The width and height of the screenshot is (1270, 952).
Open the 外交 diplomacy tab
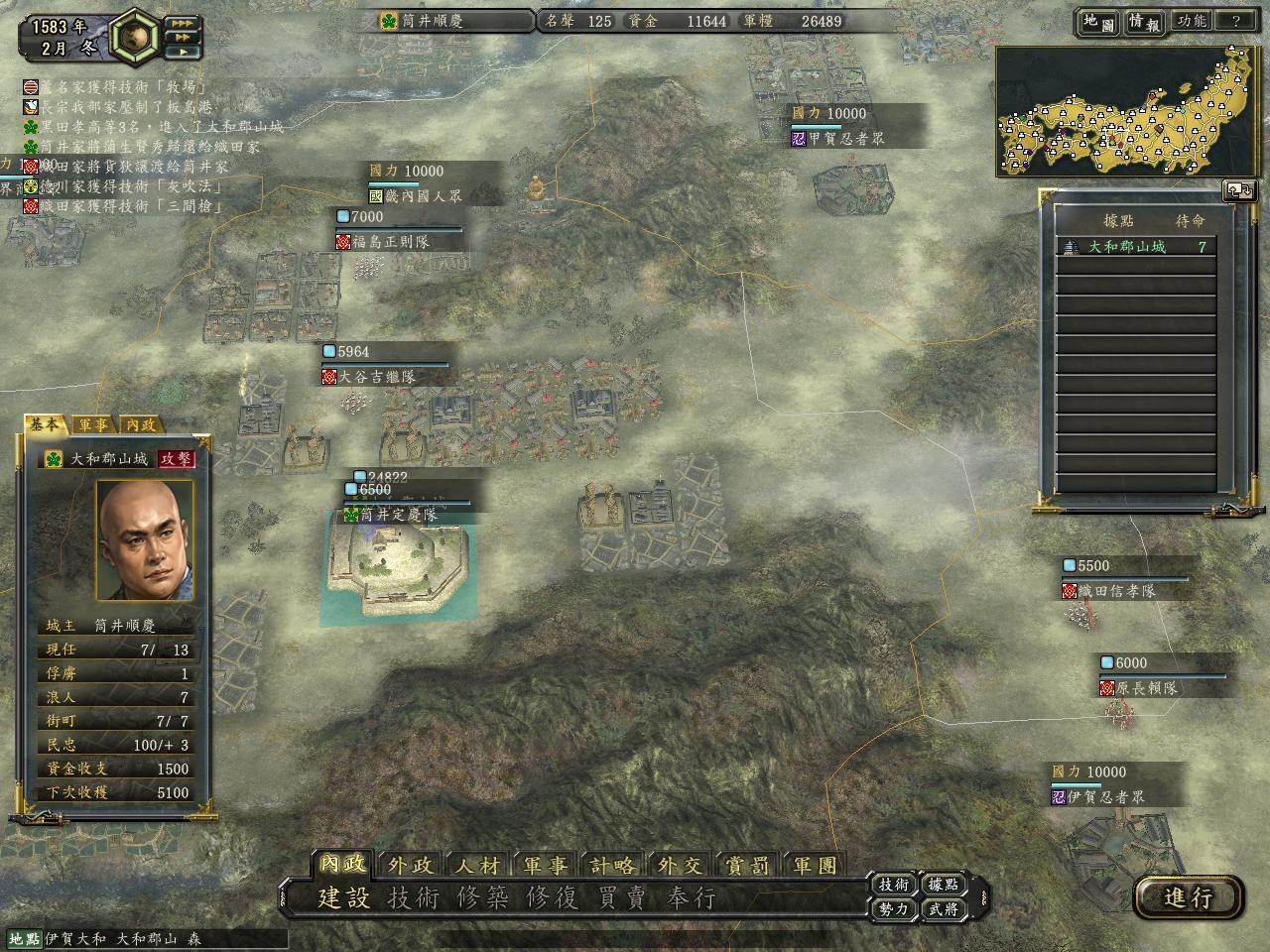(x=680, y=865)
